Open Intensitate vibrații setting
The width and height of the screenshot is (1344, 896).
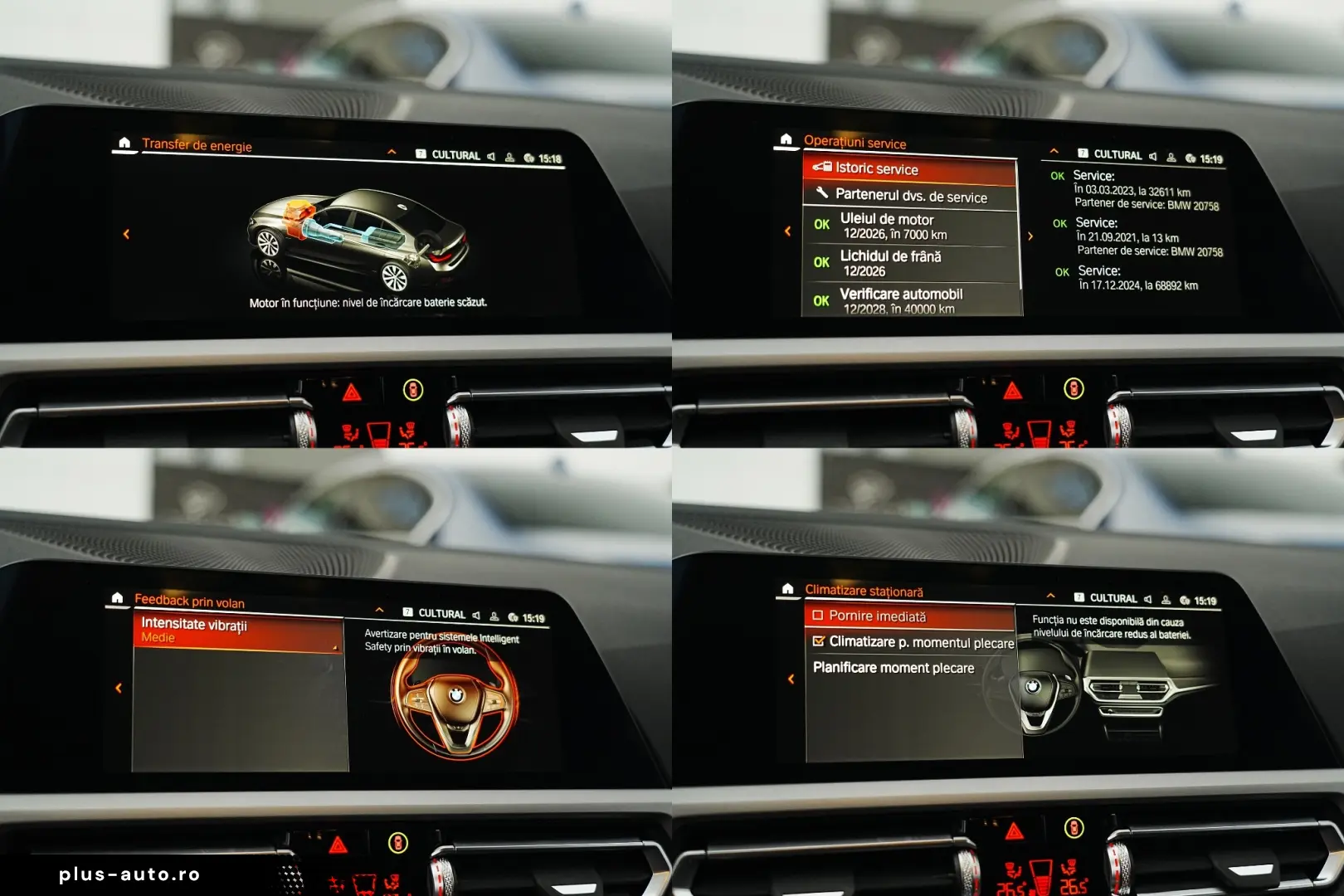(237, 631)
